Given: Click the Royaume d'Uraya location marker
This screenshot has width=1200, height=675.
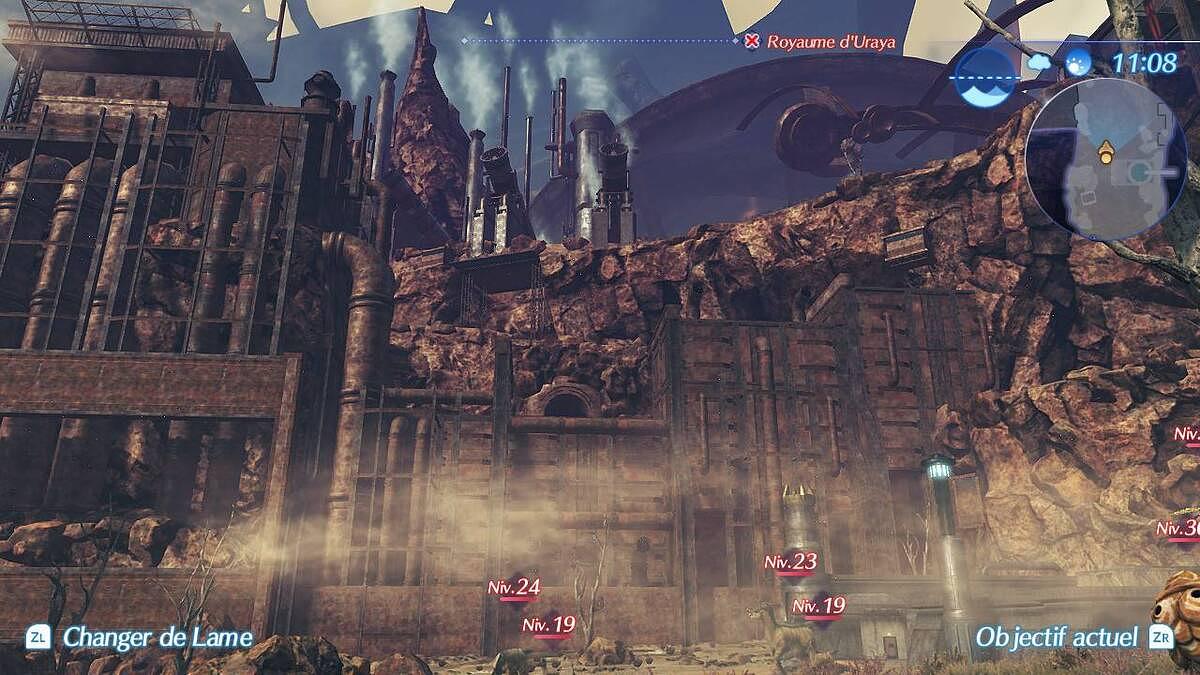Looking at the screenshot, I should click(x=751, y=41).
